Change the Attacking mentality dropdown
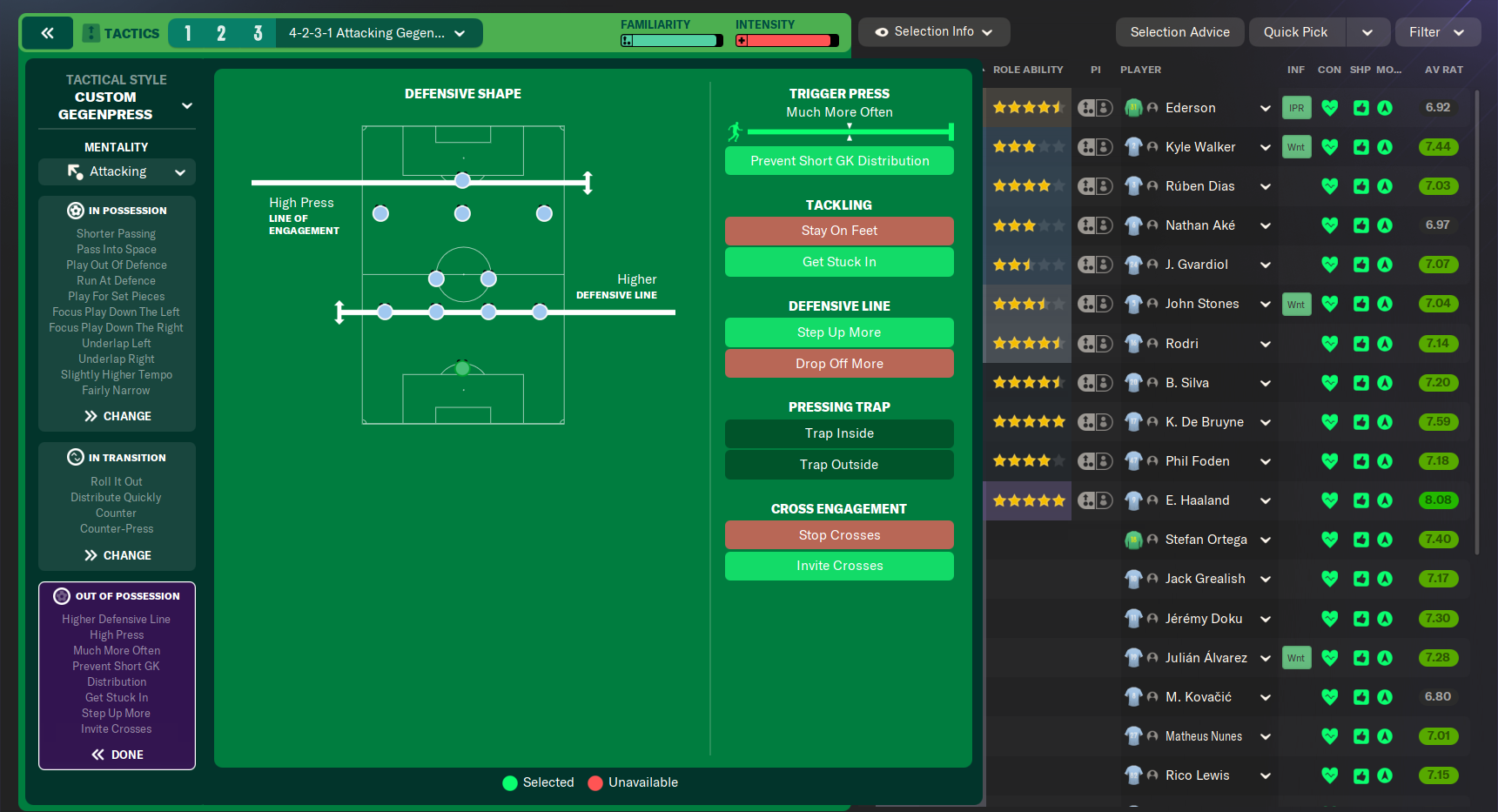Screen dimensions: 1498x812 117,171
